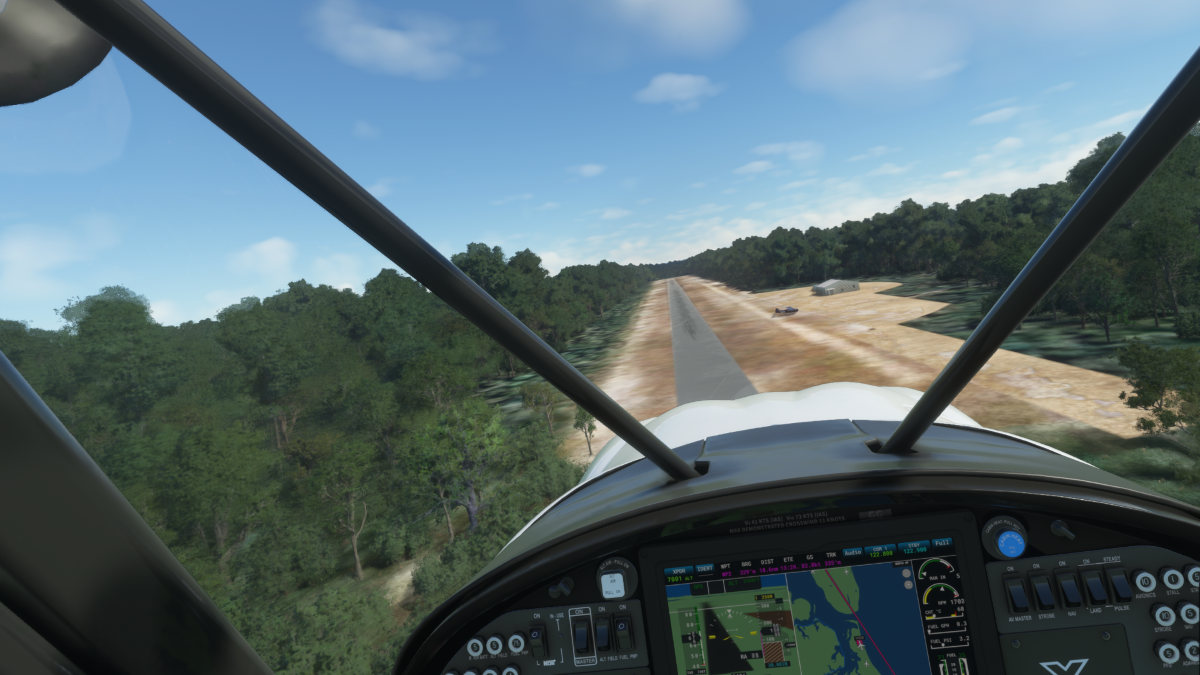Pull the blue CABIN HEAT knob
The image size is (1200, 675).
tap(1010, 543)
